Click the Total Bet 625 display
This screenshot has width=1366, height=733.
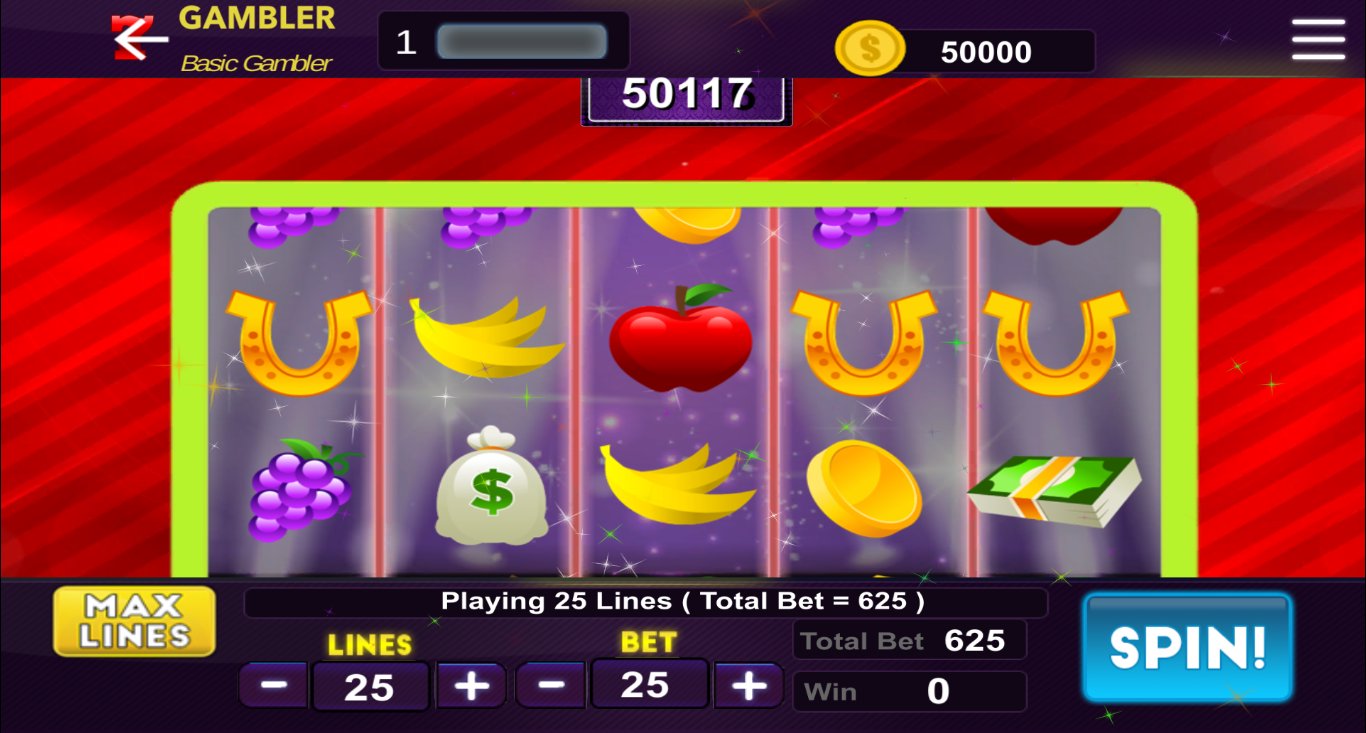point(909,640)
